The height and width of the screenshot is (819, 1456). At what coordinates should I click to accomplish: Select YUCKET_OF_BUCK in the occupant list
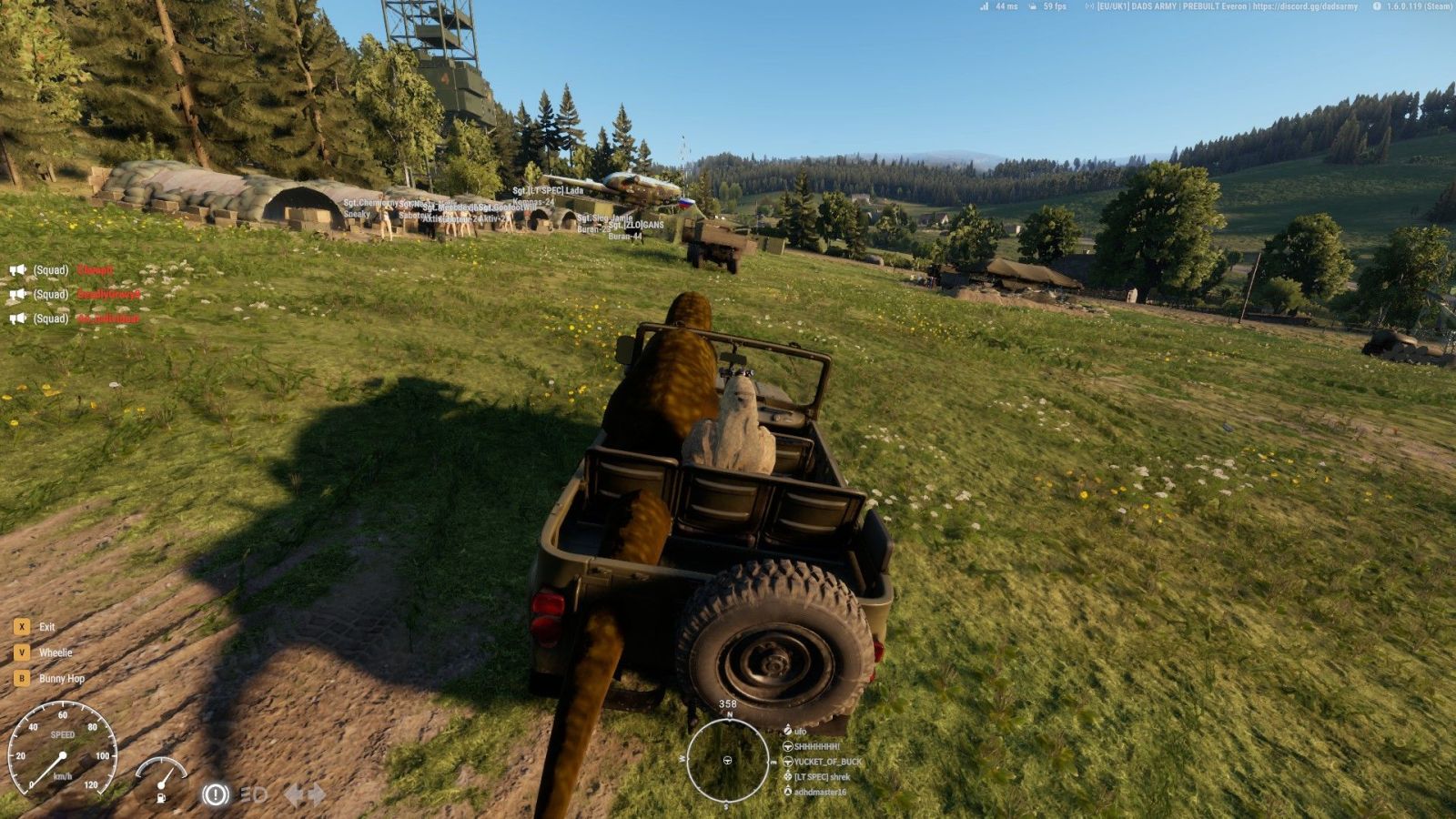(826, 762)
